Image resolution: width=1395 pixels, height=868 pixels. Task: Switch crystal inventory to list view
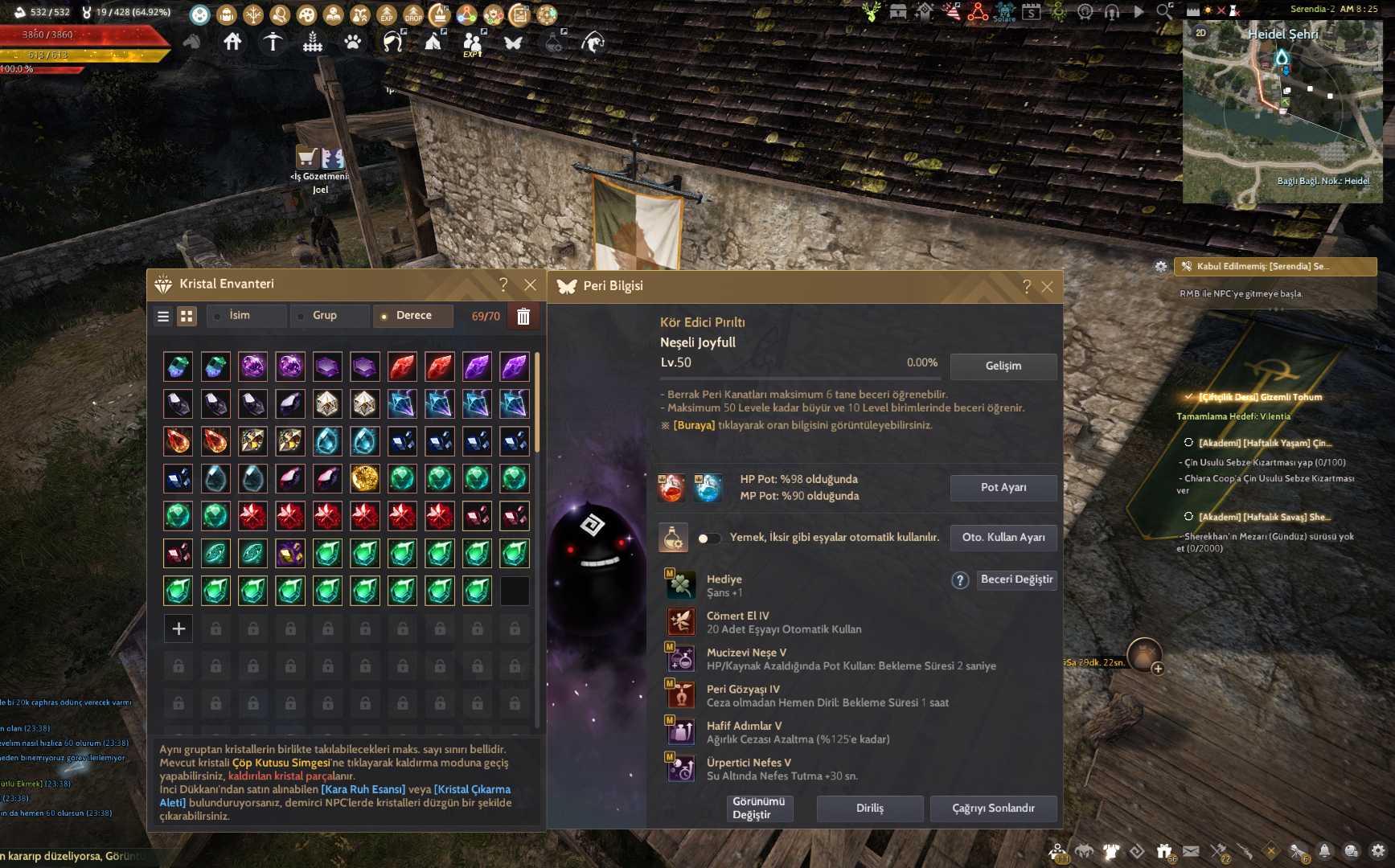[x=163, y=317]
